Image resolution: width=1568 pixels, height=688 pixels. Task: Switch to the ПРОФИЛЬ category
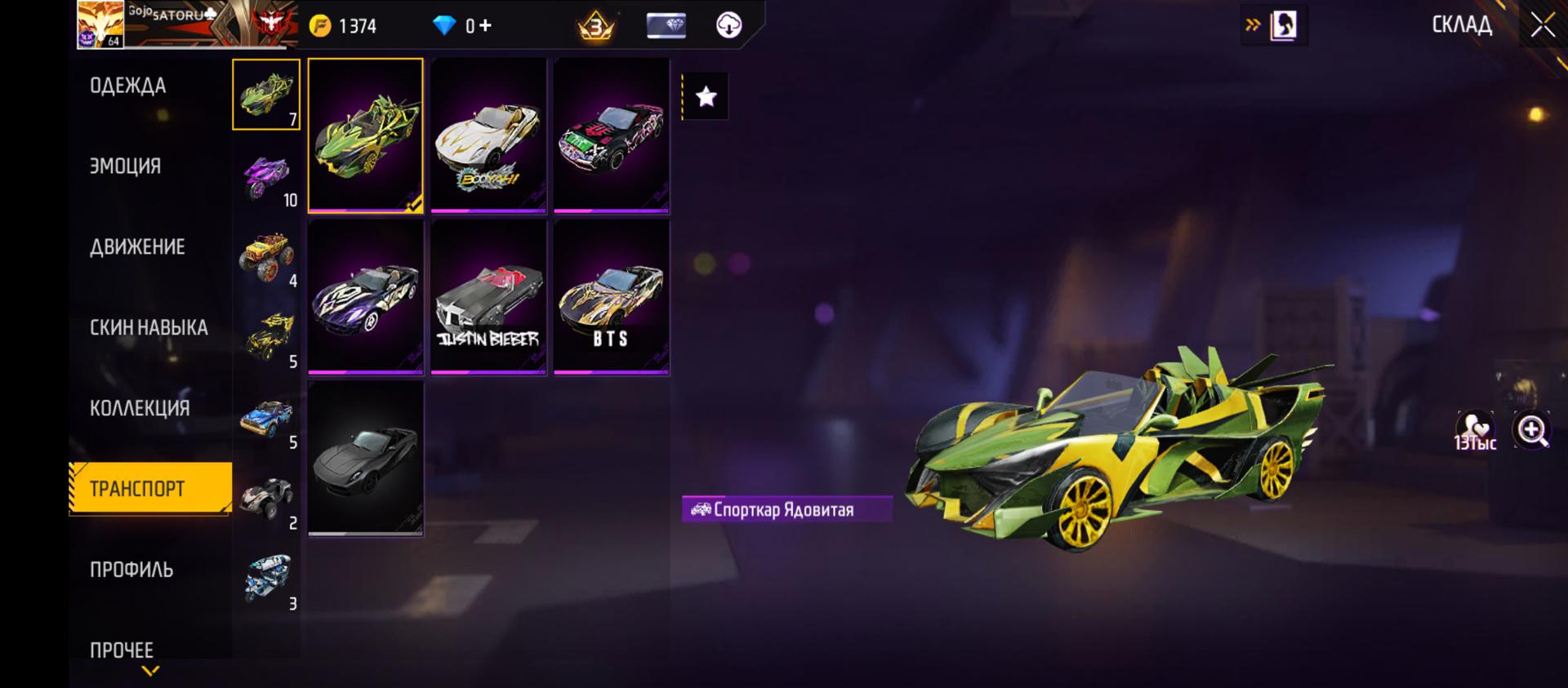(131, 570)
